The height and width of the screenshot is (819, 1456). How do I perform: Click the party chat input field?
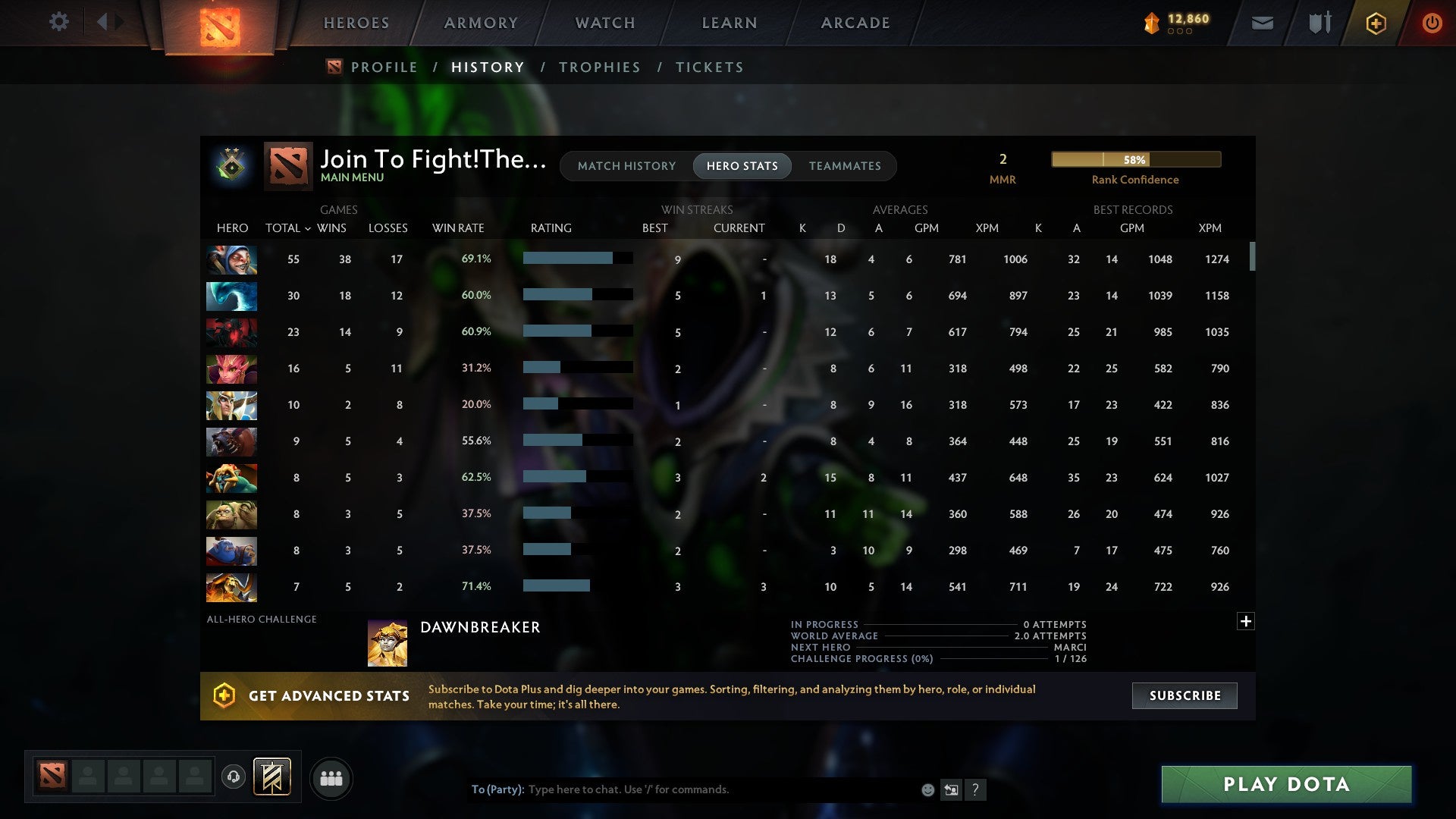tap(682, 789)
